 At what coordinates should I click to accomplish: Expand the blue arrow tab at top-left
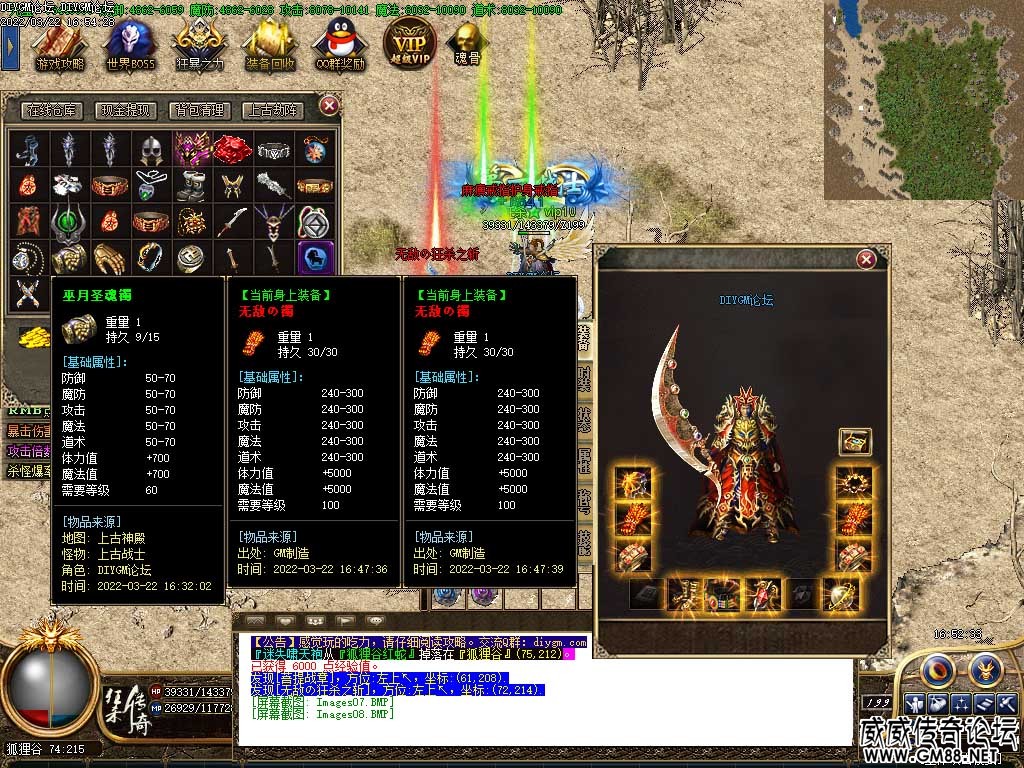click(x=10, y=45)
